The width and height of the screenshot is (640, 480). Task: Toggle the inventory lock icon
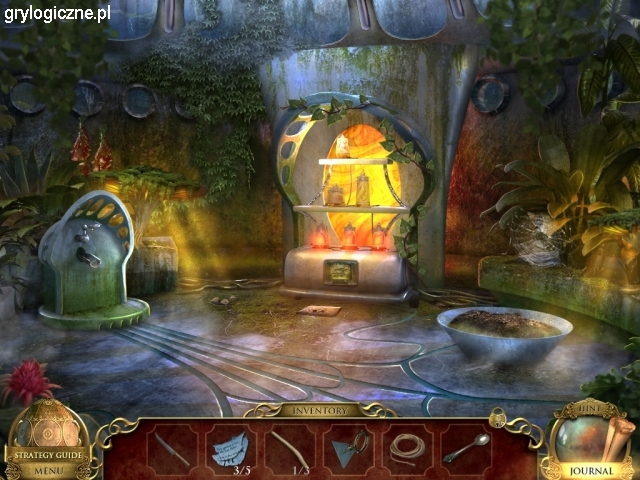point(497,415)
